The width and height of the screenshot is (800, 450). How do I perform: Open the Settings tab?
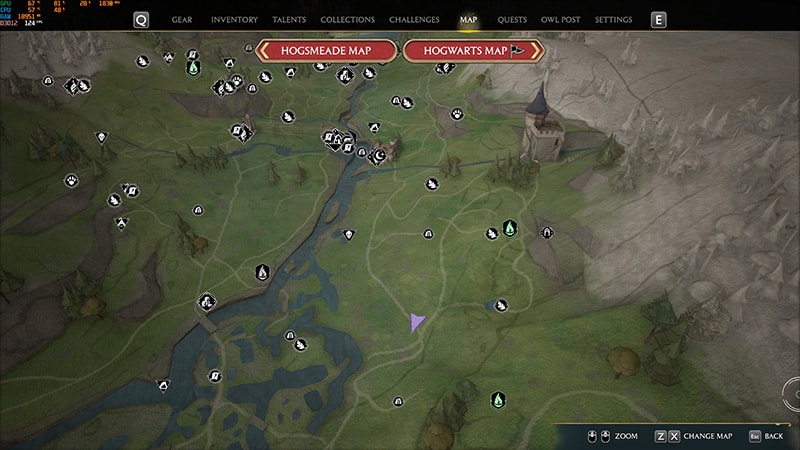click(613, 20)
